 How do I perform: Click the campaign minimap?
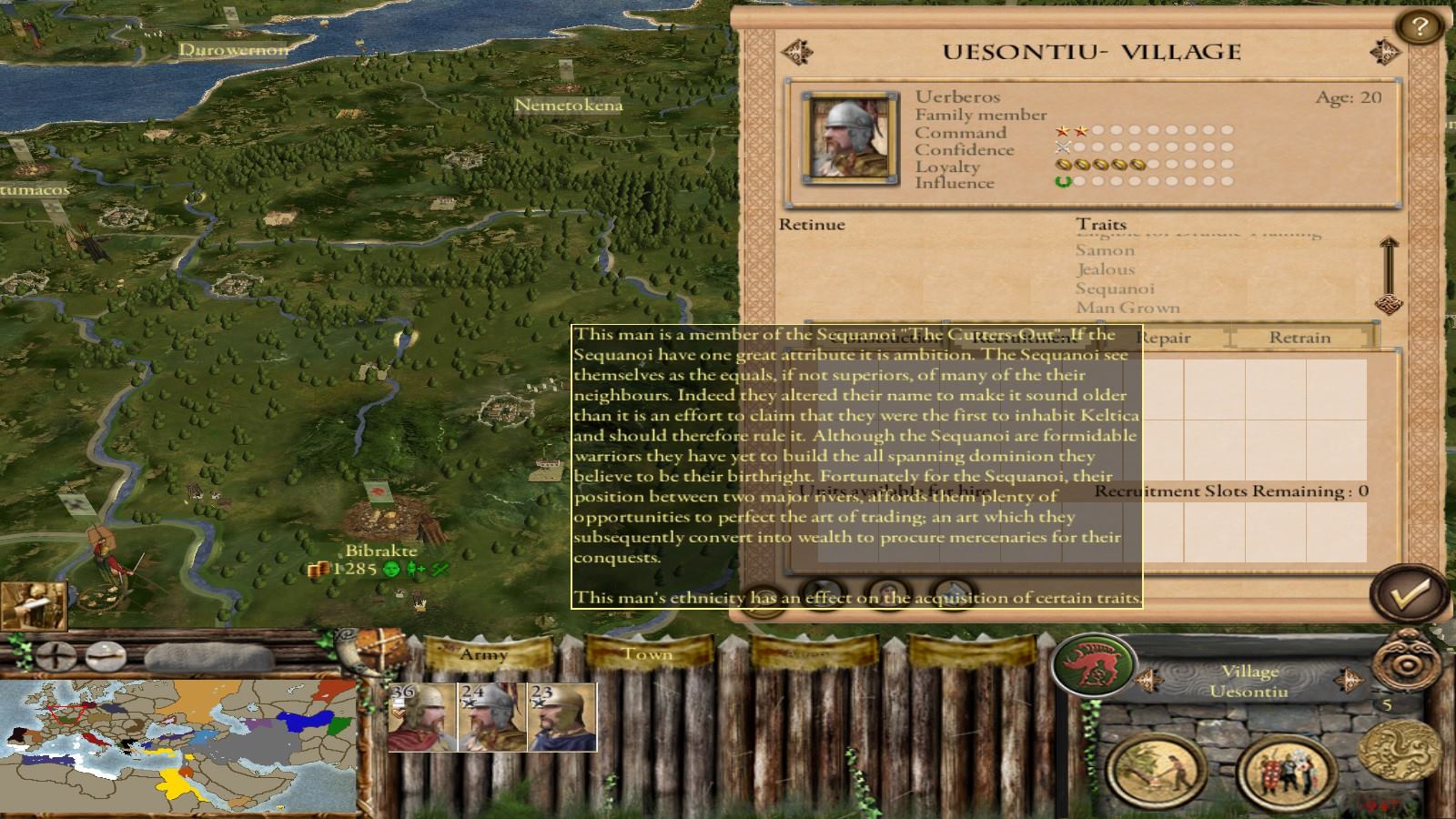point(177,746)
